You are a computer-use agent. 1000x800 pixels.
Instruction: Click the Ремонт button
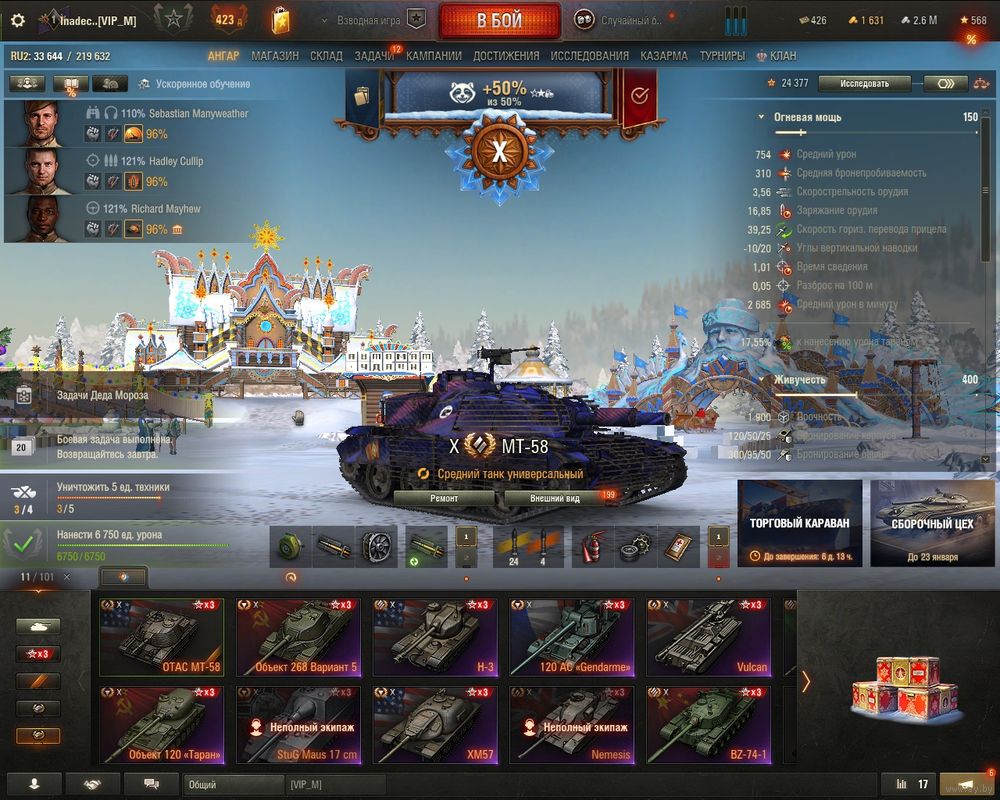click(444, 497)
